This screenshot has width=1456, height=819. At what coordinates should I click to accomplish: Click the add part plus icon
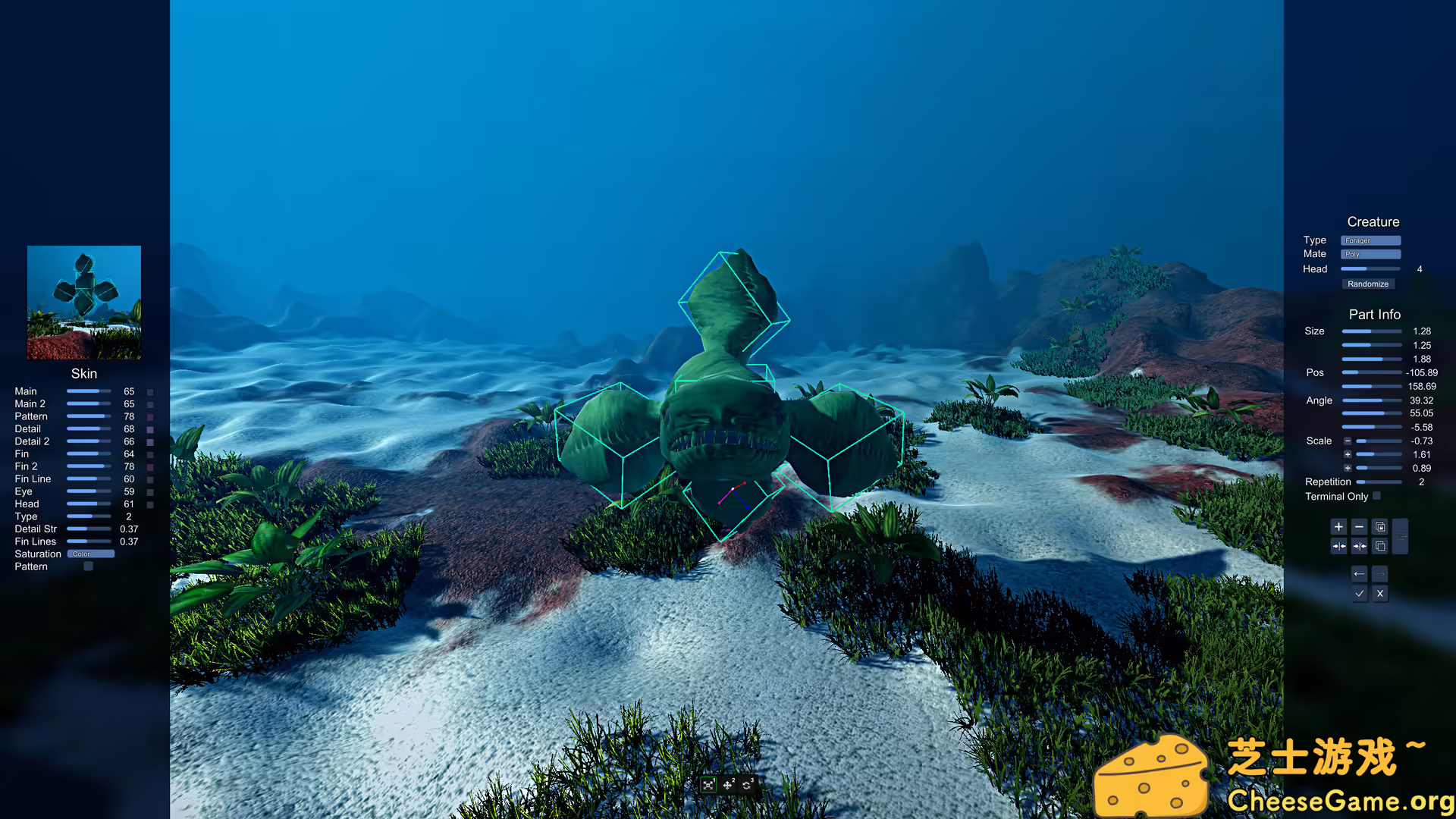coord(1338,526)
